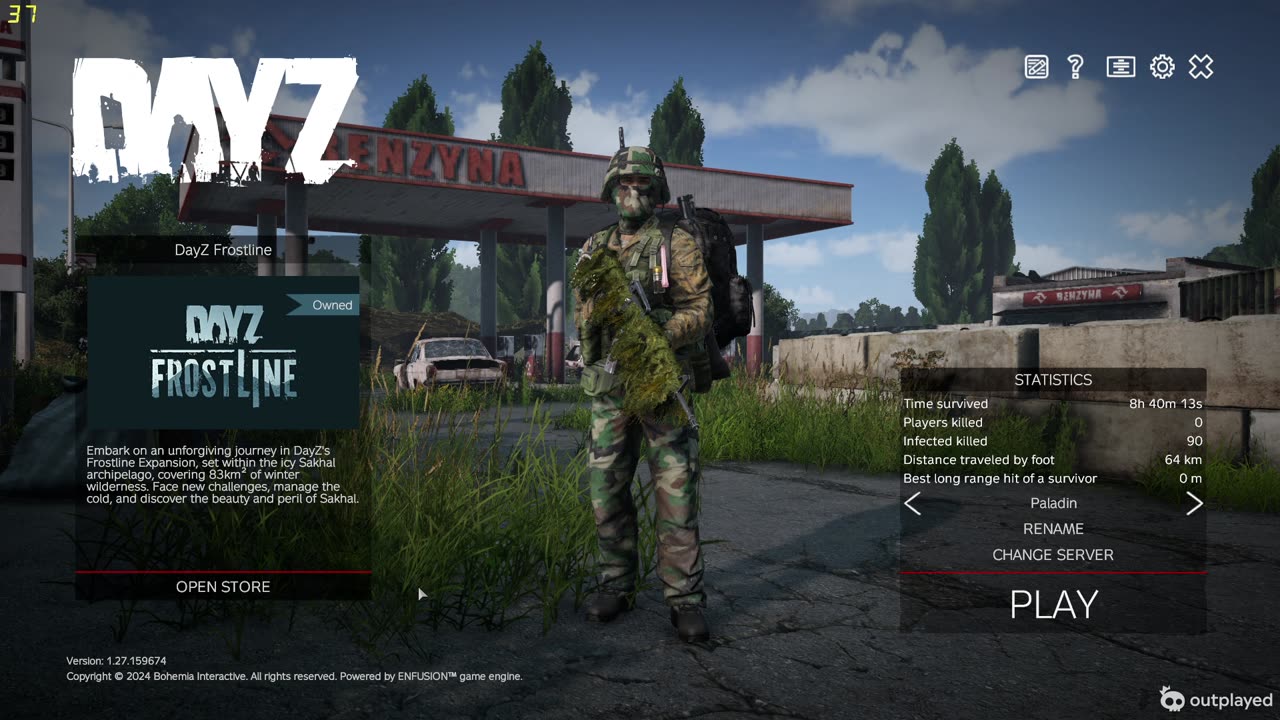Select the DayZ Frostline expansion banner
The image size is (1280, 720).
point(223,353)
